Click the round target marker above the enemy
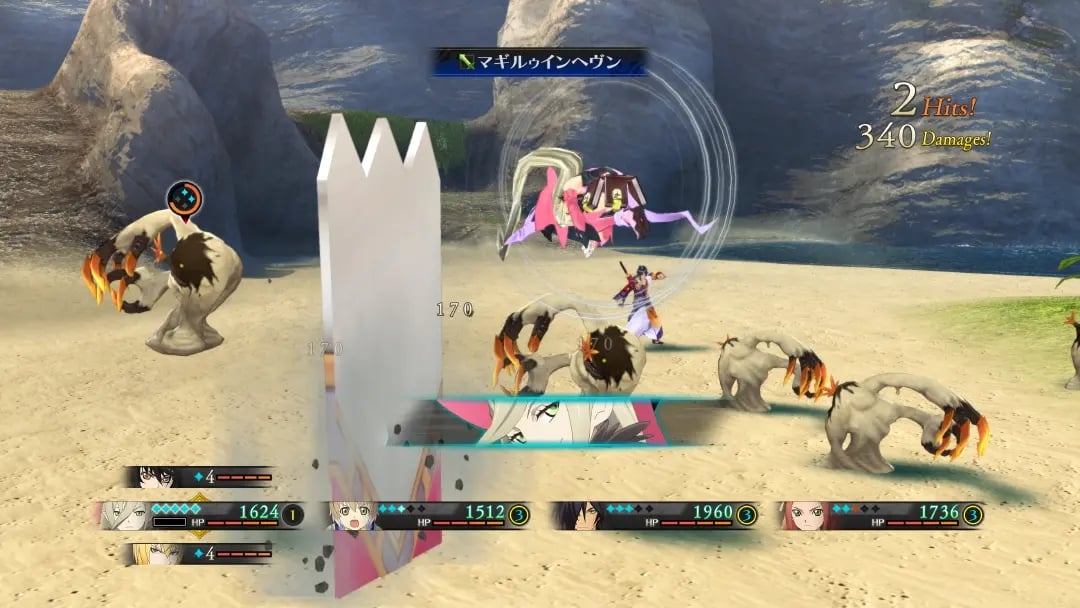This screenshot has width=1080, height=608. pyautogui.click(x=184, y=197)
